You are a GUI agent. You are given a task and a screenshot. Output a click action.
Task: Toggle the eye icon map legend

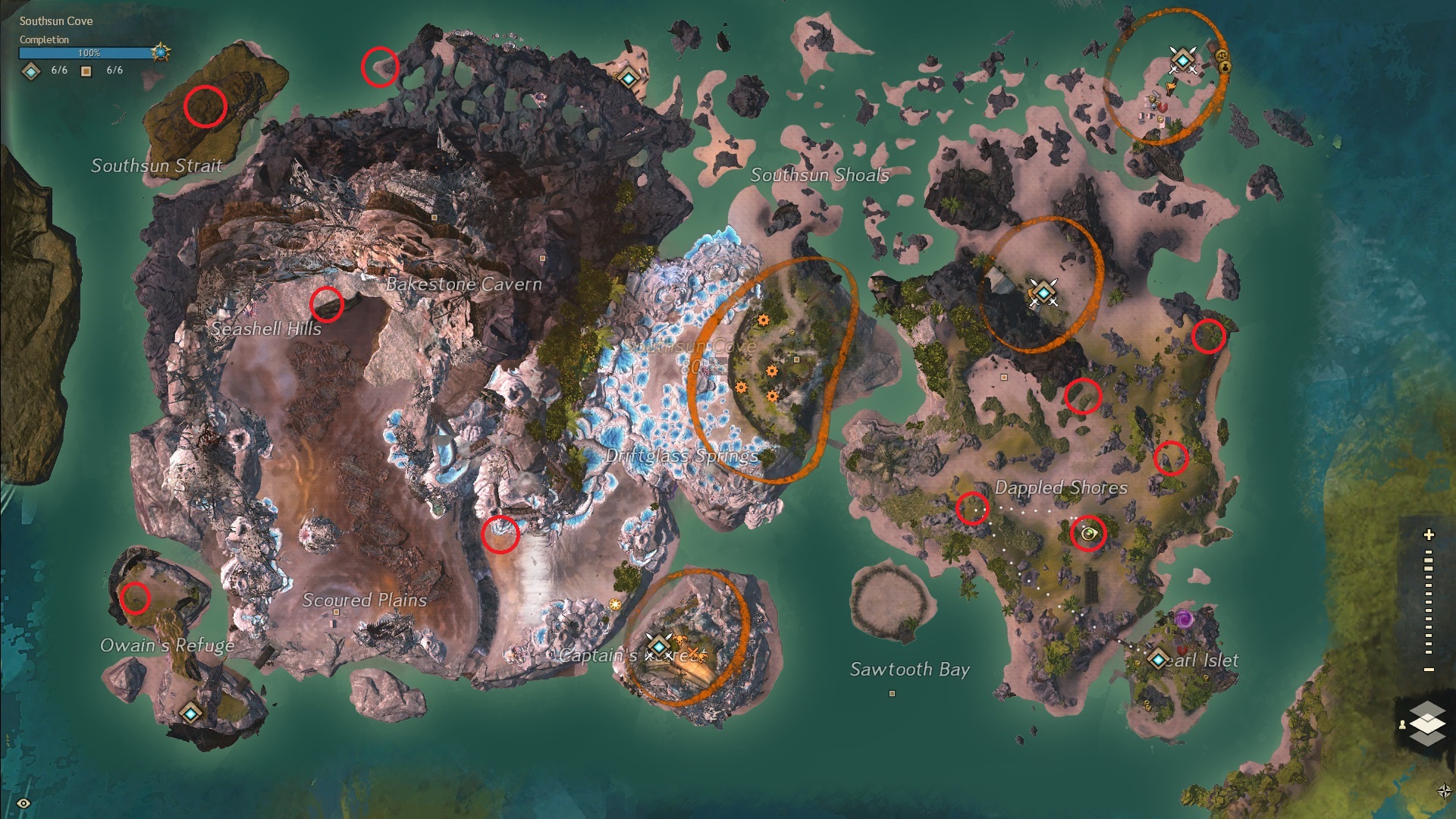tap(24, 803)
